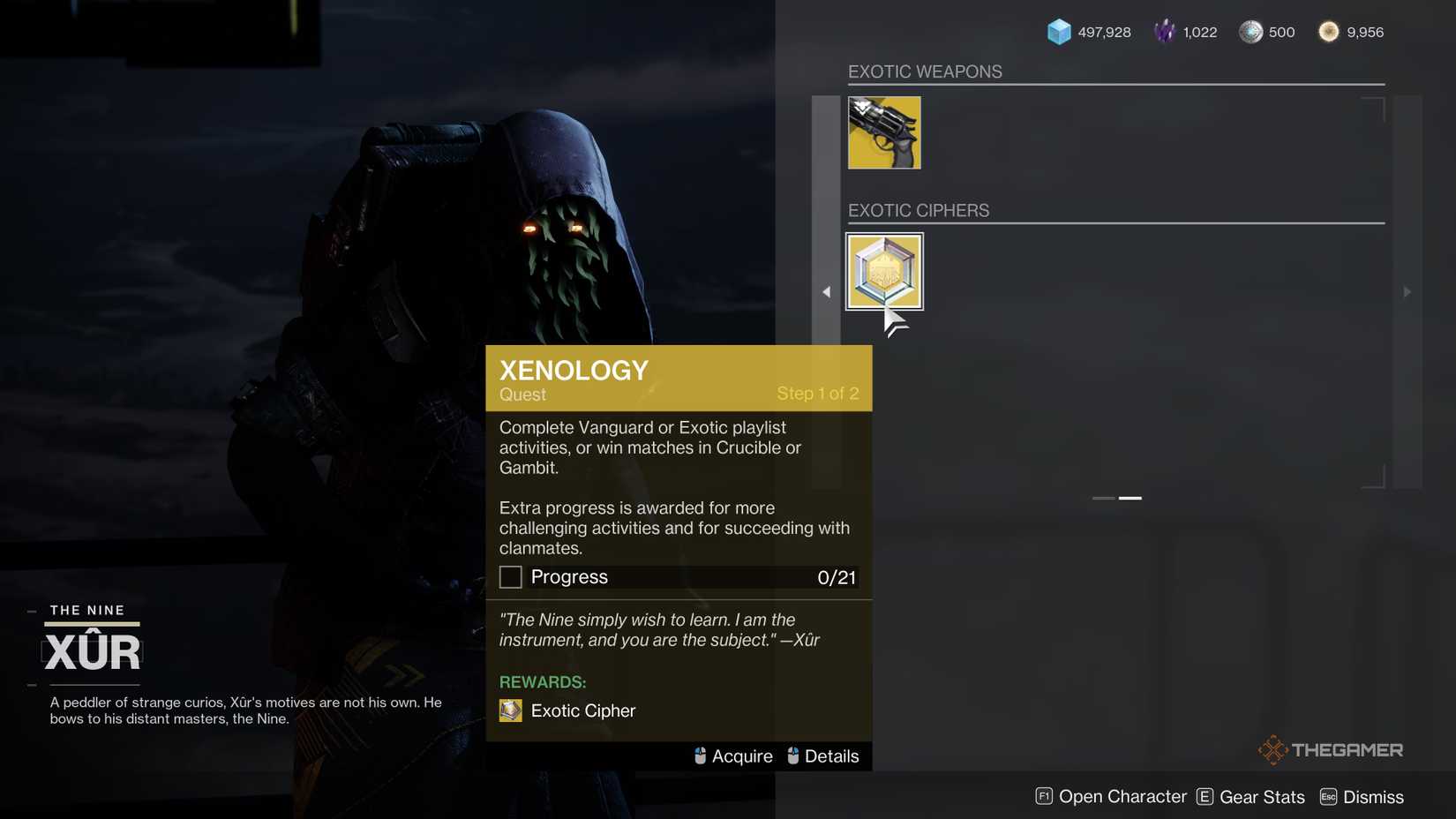Viewport: 1456px width, 819px height.
Task: Select the exotic hand cannon weapon icon
Action: pyautogui.click(x=883, y=131)
